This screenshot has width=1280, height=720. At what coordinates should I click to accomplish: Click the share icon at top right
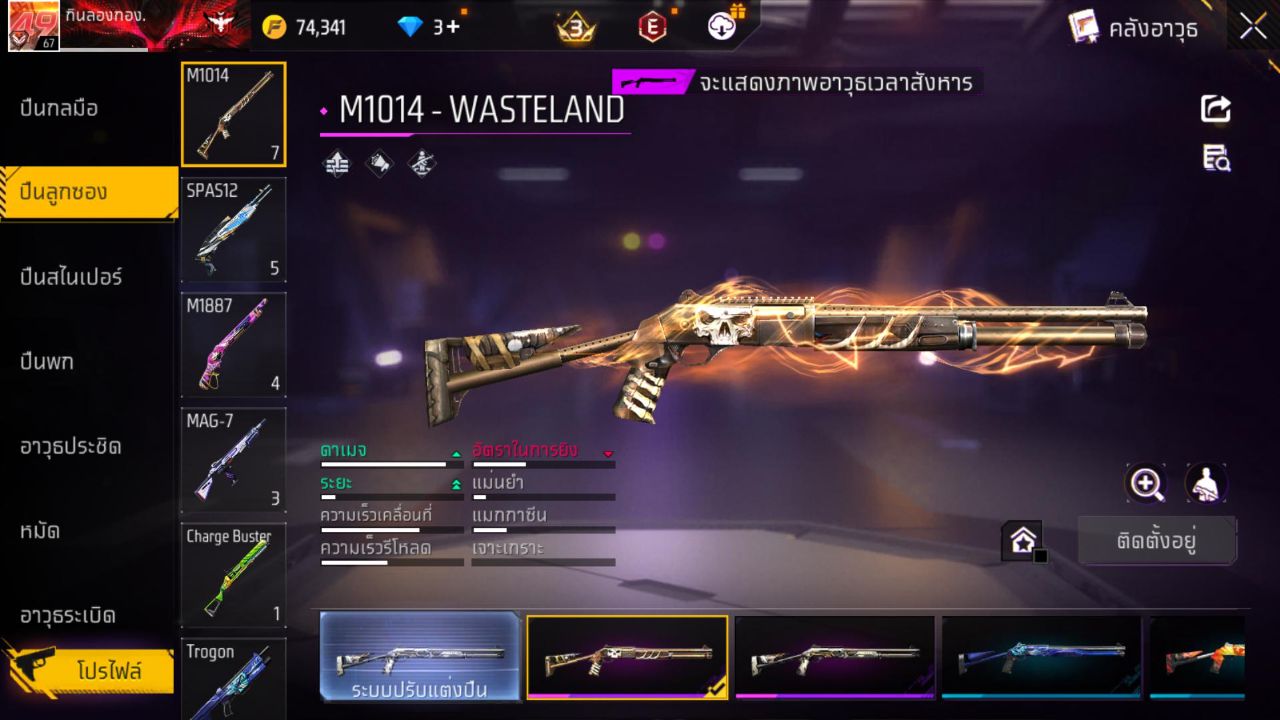coord(1215,110)
